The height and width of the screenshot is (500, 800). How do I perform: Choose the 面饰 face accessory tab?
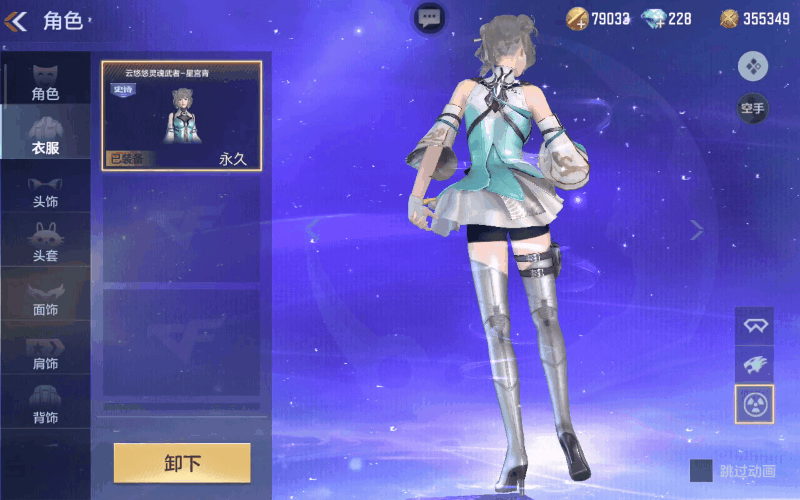[45, 296]
